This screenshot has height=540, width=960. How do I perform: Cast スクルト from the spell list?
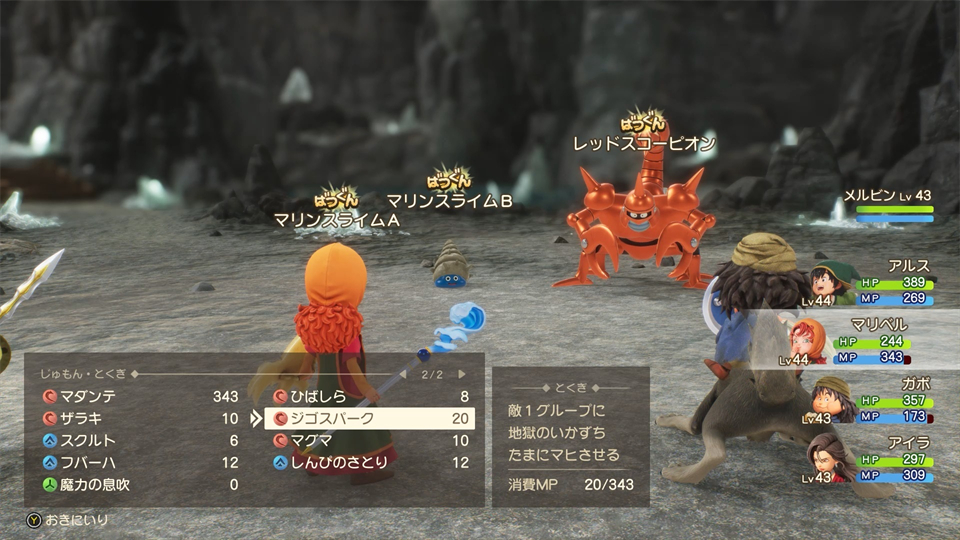pyautogui.click(x=140, y=440)
